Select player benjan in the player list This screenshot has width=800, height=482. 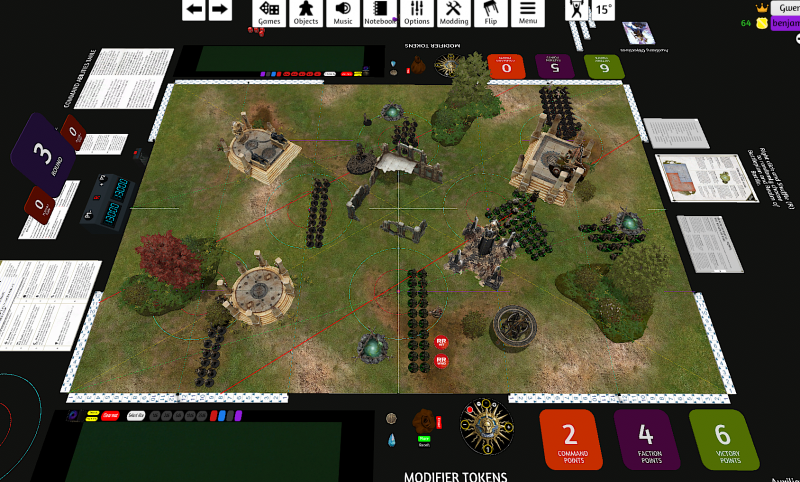tap(784, 23)
